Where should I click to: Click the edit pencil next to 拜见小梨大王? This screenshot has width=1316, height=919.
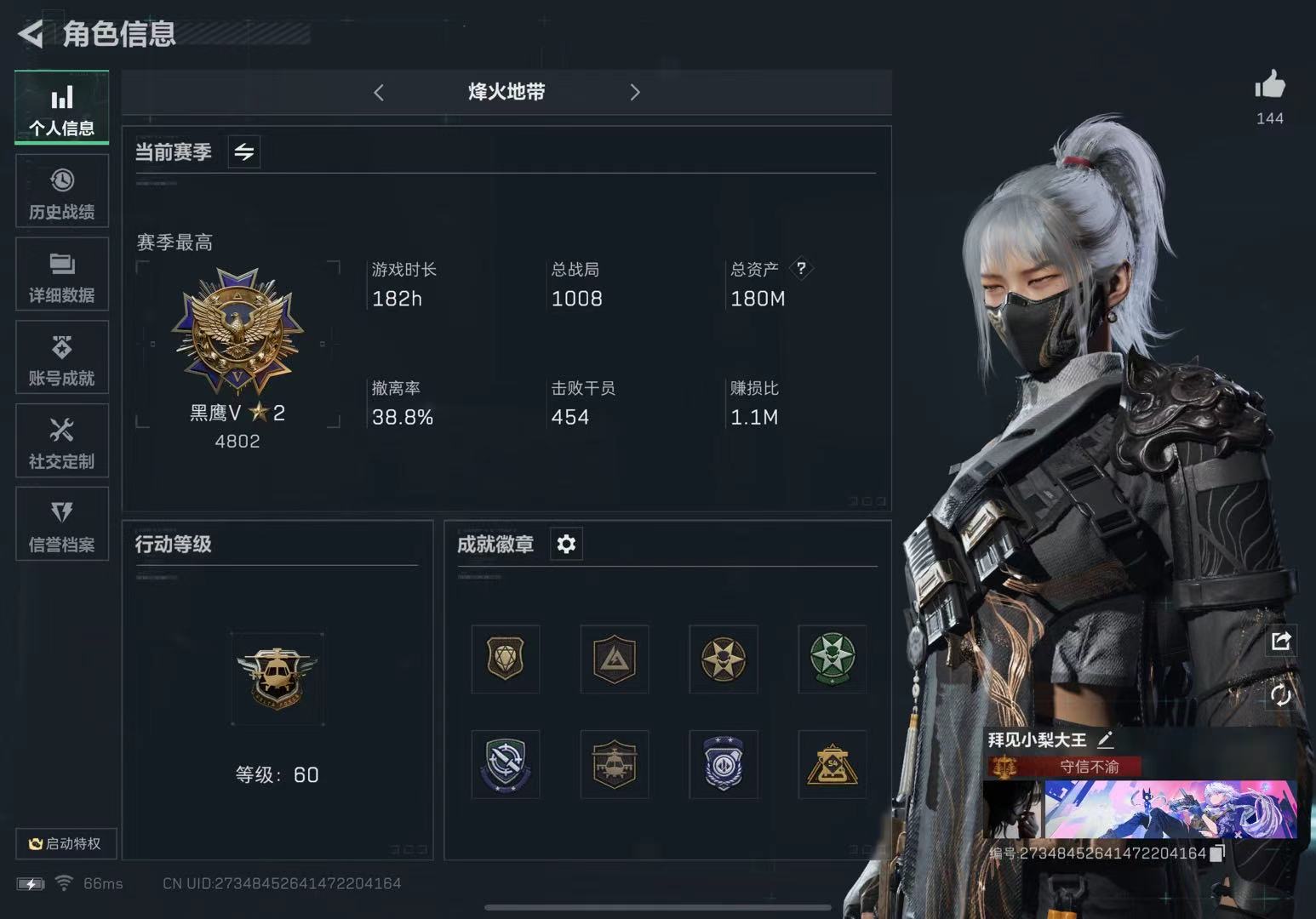pyautogui.click(x=1107, y=740)
